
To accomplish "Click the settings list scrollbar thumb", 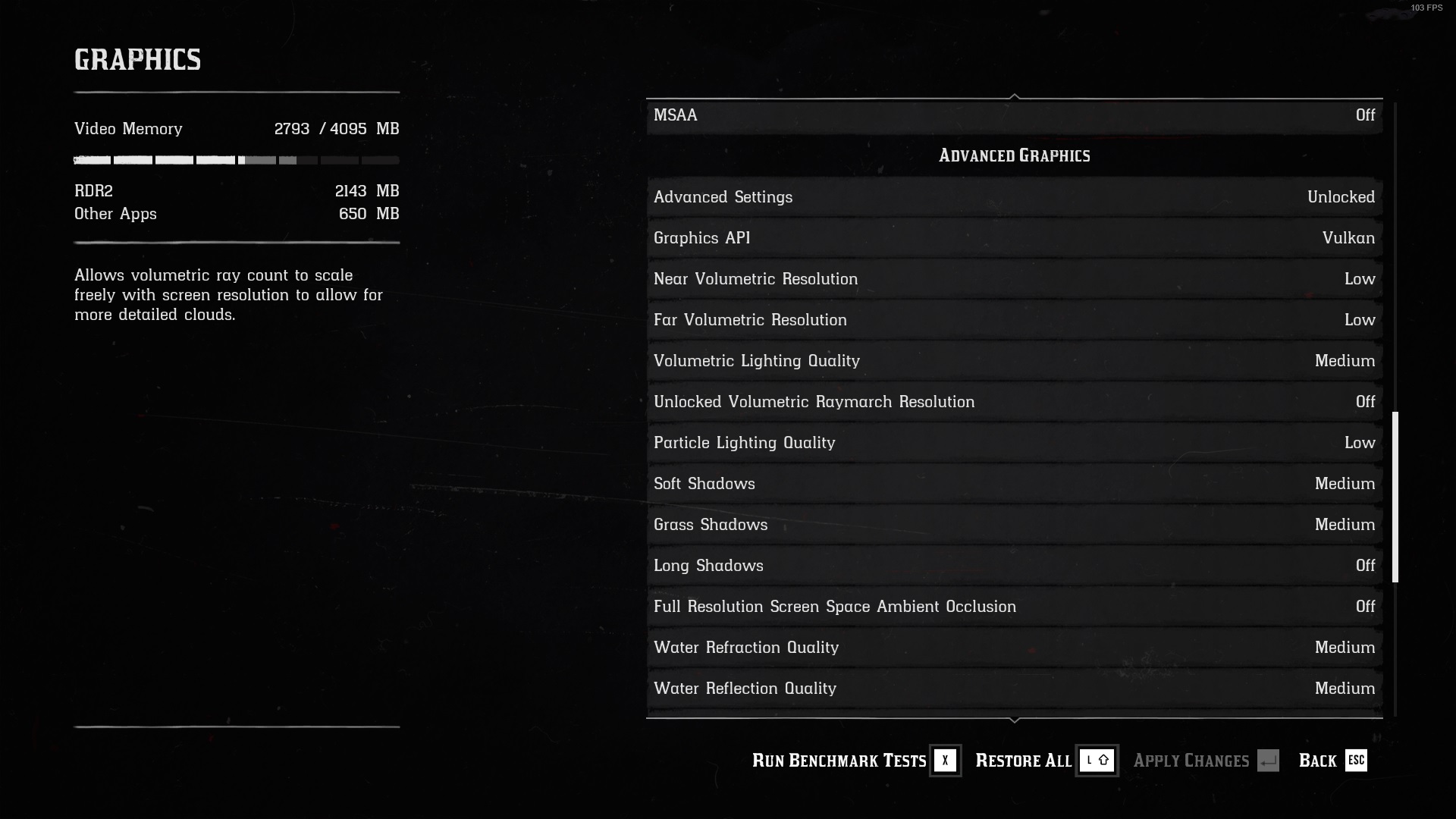I will point(1395,497).
